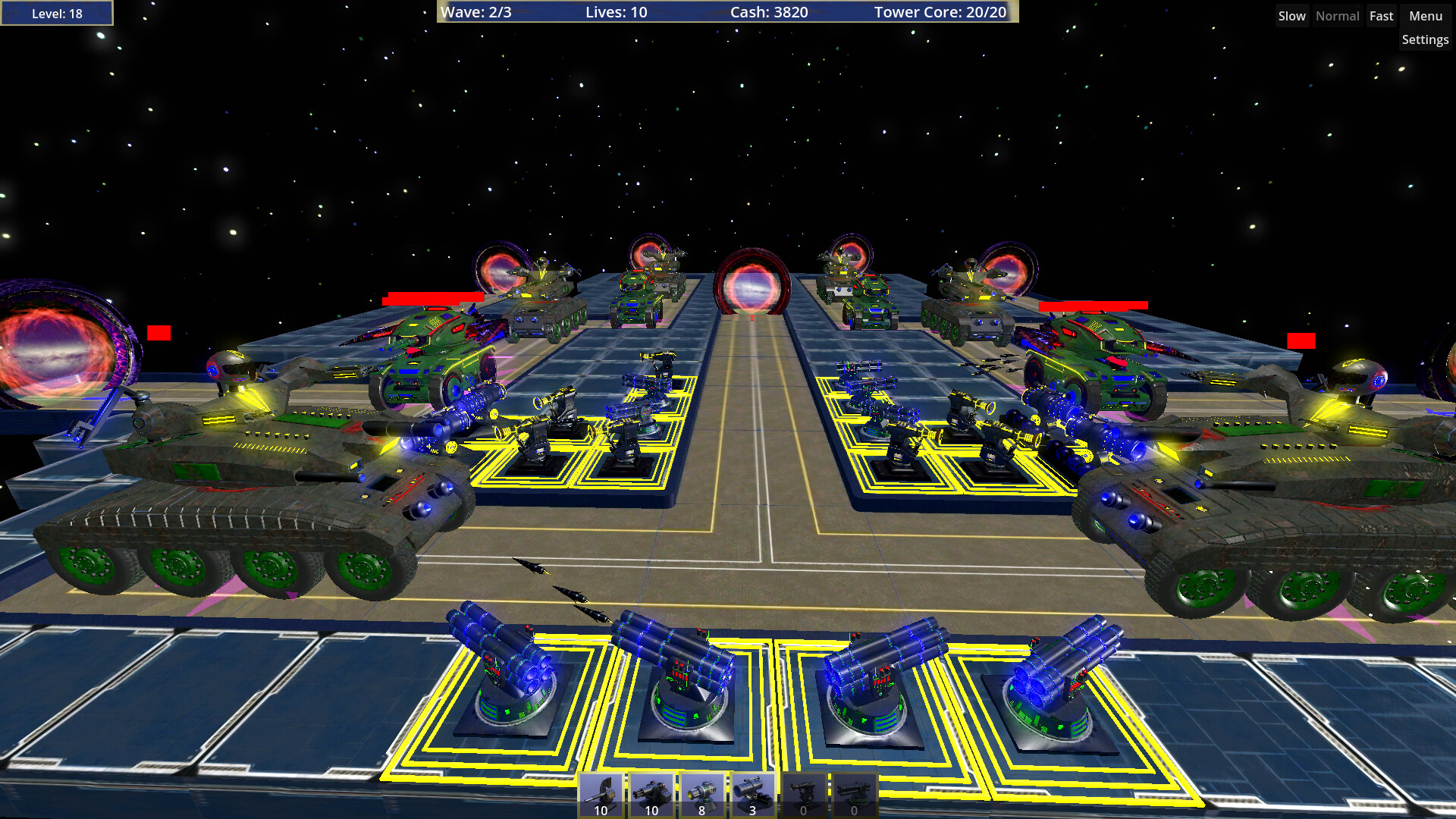
Task: Click the Lives: 10 display
Action: [x=614, y=12]
